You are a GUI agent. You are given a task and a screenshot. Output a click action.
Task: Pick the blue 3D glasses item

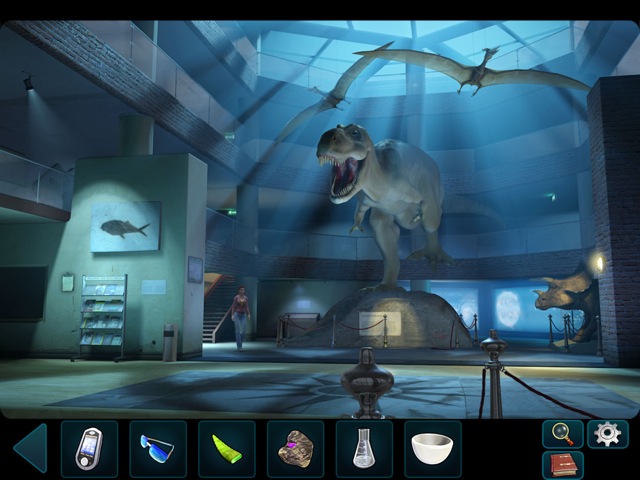(158, 448)
